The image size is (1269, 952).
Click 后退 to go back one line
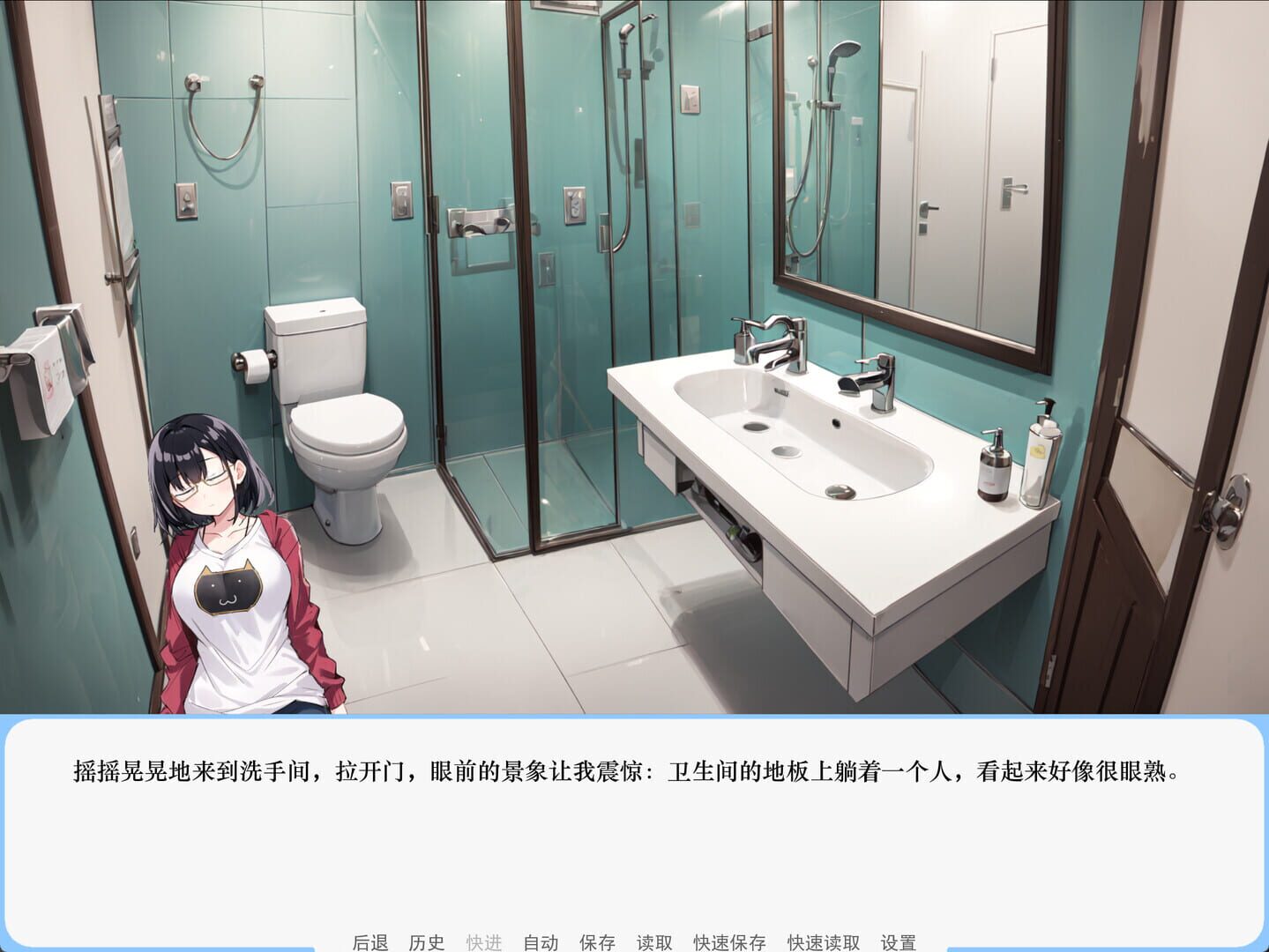coord(370,941)
